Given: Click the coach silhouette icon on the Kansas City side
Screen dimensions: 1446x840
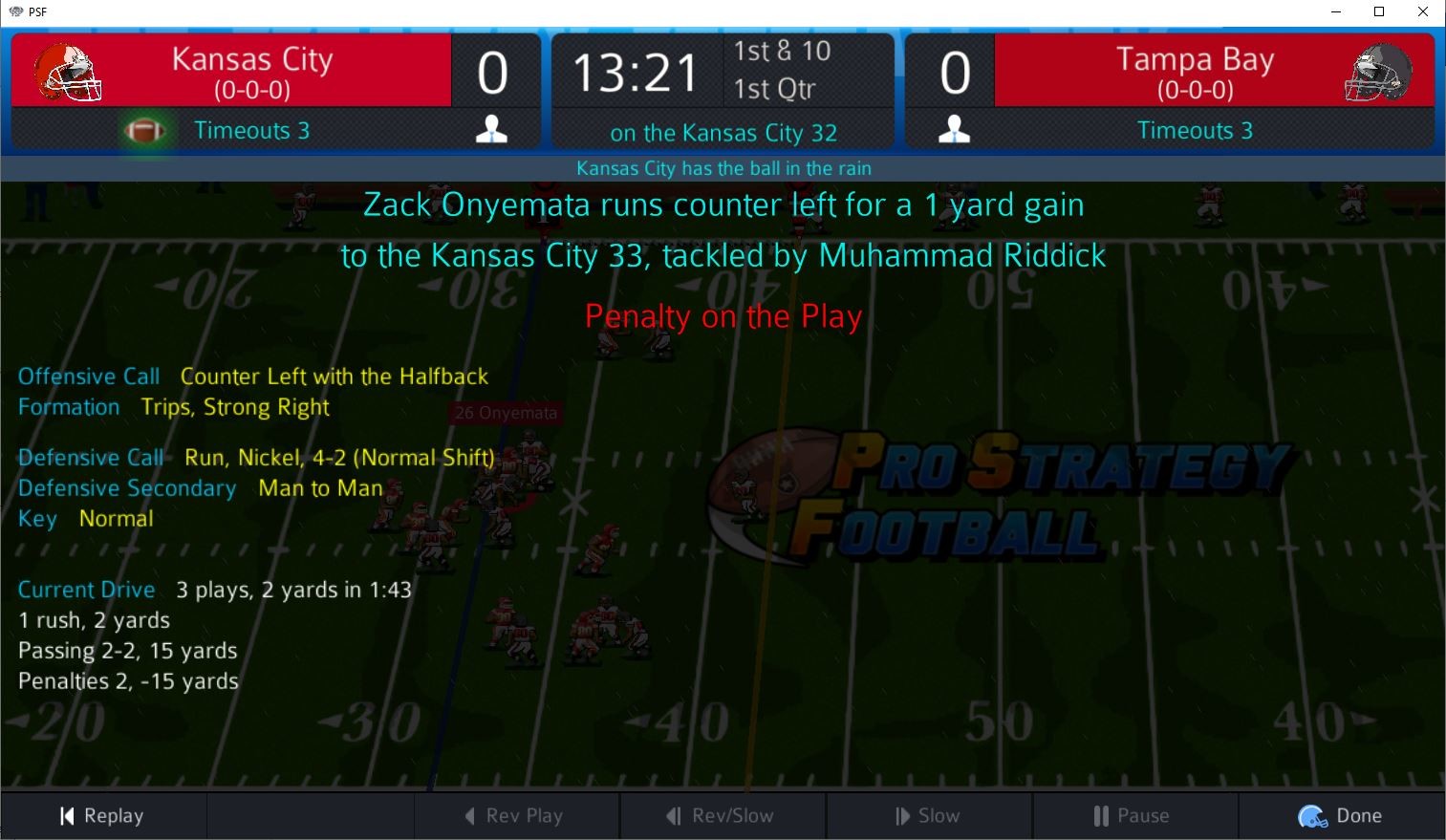Looking at the screenshot, I should point(491,127).
